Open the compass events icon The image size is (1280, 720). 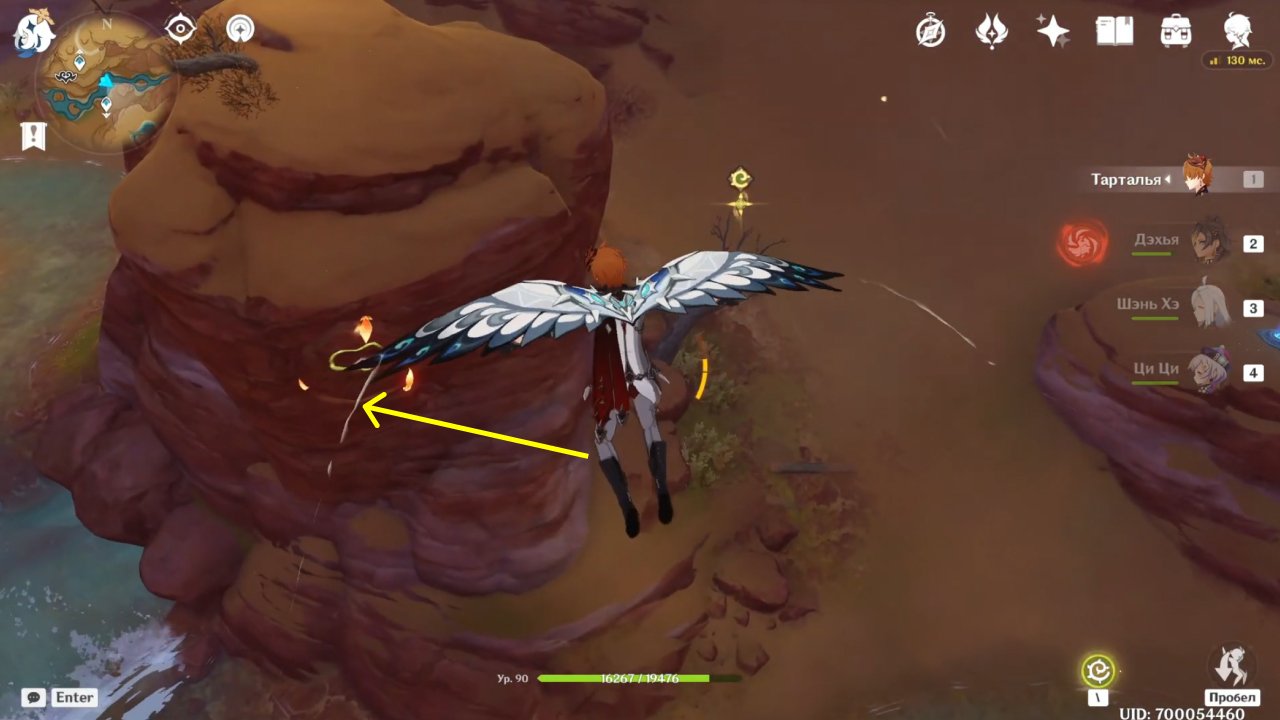tap(931, 32)
